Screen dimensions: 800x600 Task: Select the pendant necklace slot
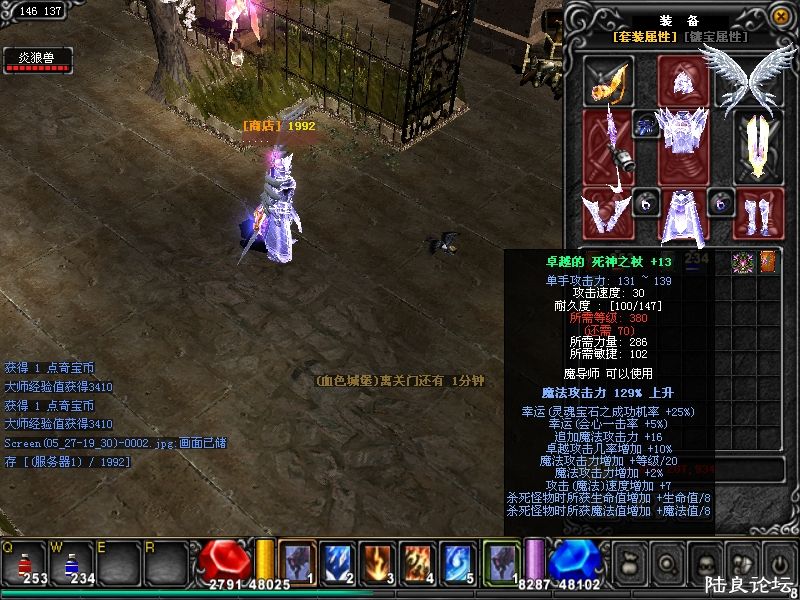(645, 126)
